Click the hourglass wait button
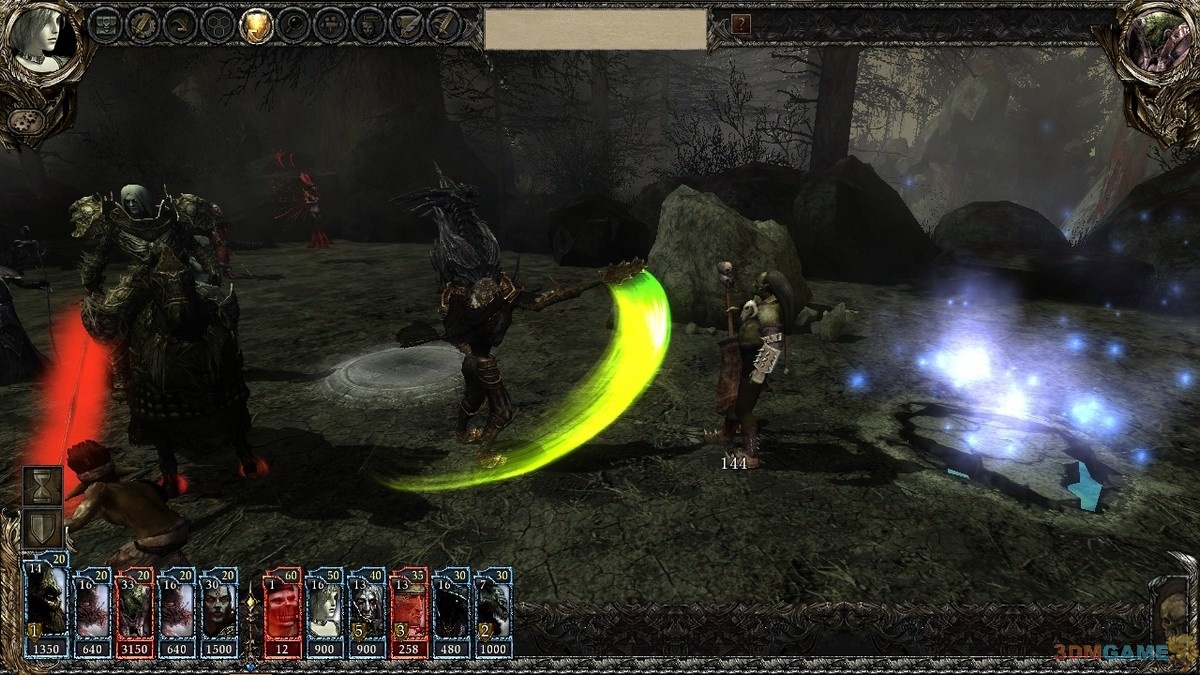1200x675 pixels. tap(43, 487)
